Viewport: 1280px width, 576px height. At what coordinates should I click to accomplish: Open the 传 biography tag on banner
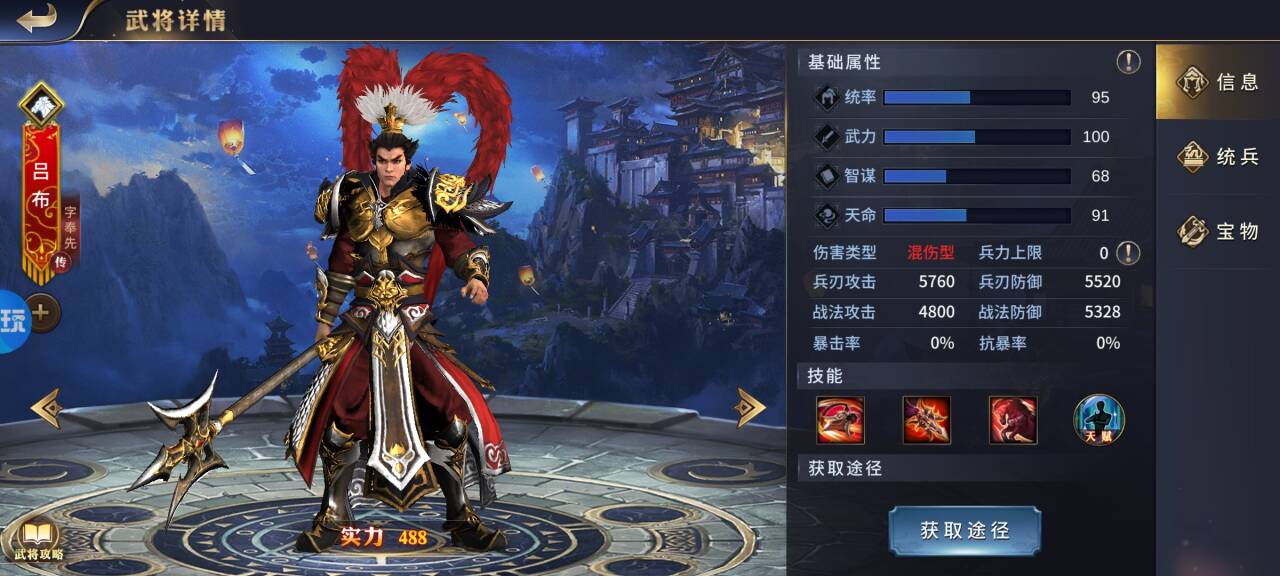coord(60,262)
